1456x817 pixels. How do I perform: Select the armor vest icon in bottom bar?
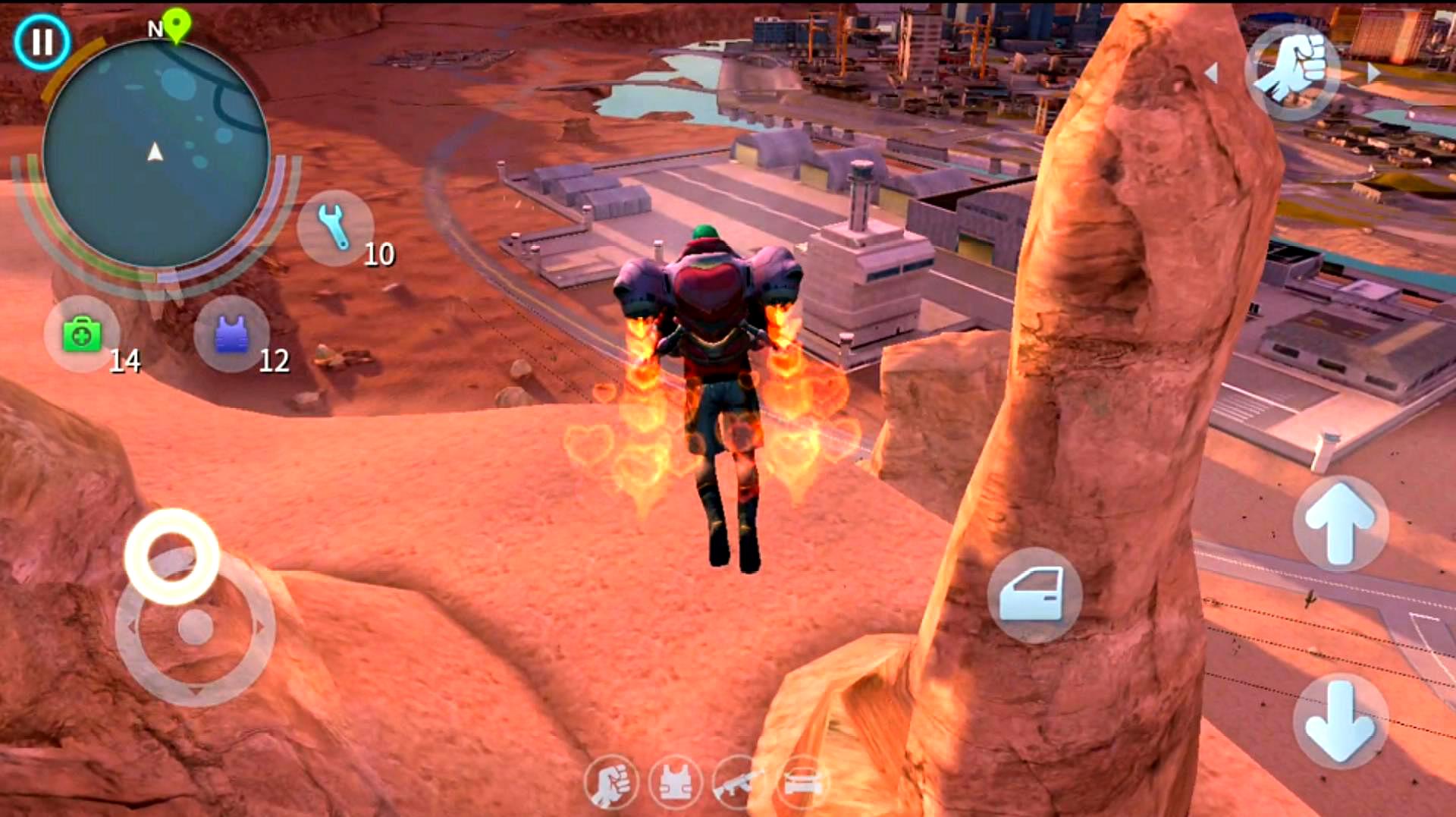tap(675, 783)
